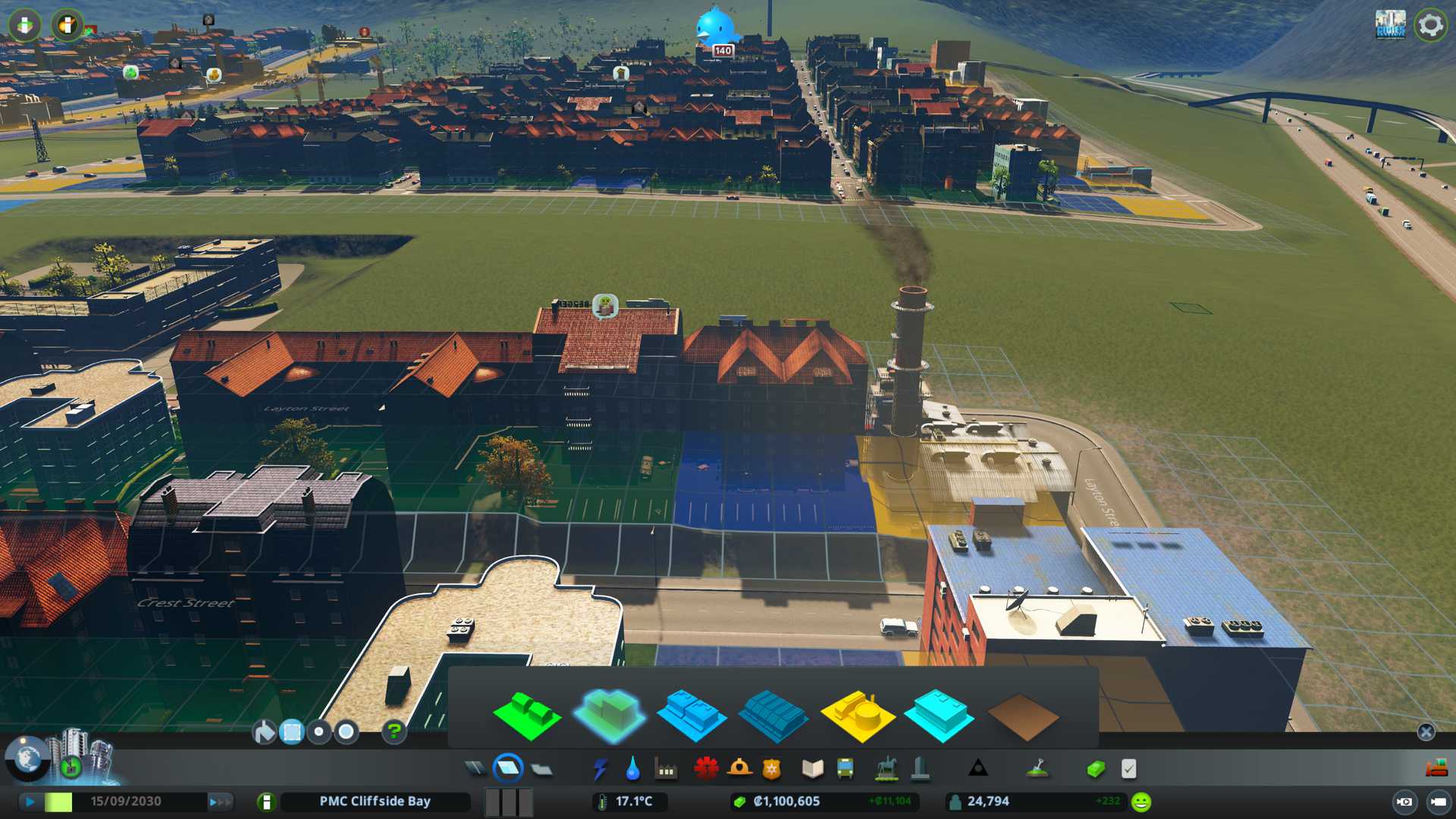Click the blue Chirper bird

point(716,27)
